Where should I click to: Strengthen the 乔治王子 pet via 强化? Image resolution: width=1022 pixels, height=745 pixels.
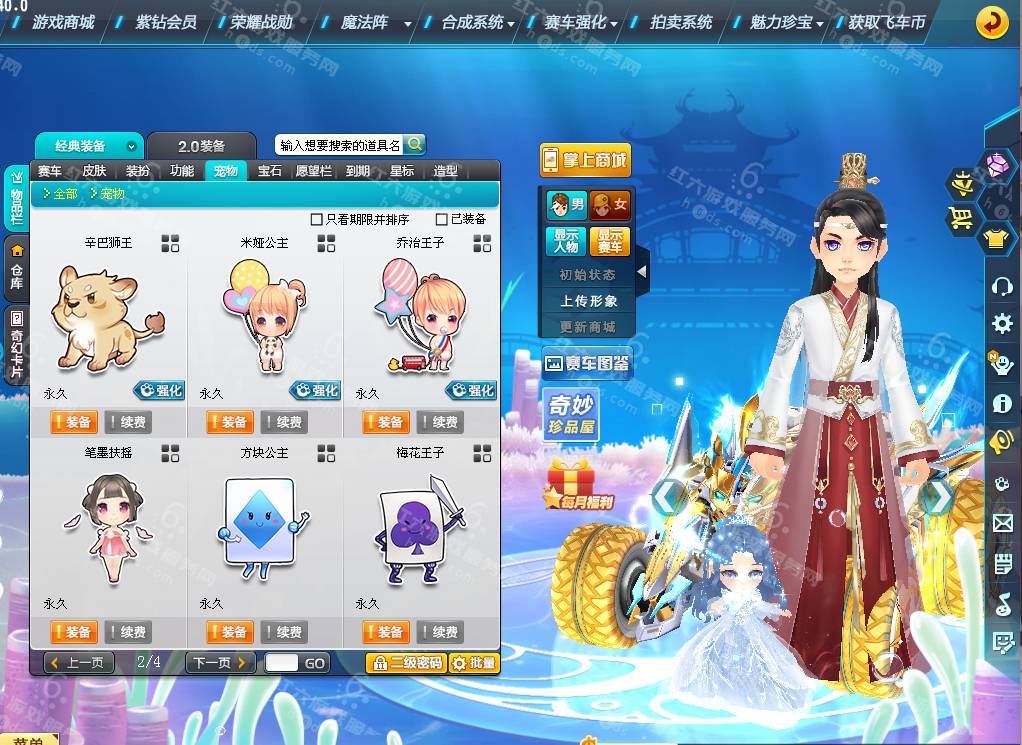[470, 390]
